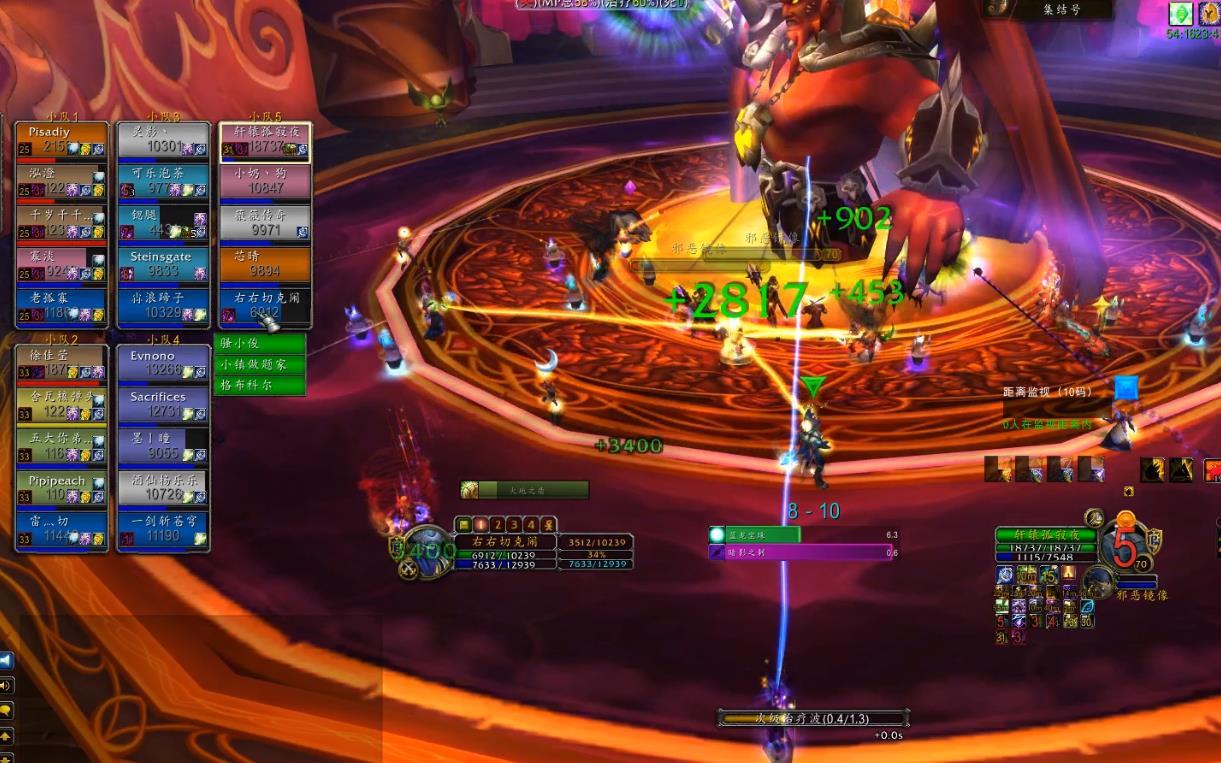This screenshot has width=1221, height=763.
Task: Target Steinsgate in the raid frames
Action: point(163,264)
